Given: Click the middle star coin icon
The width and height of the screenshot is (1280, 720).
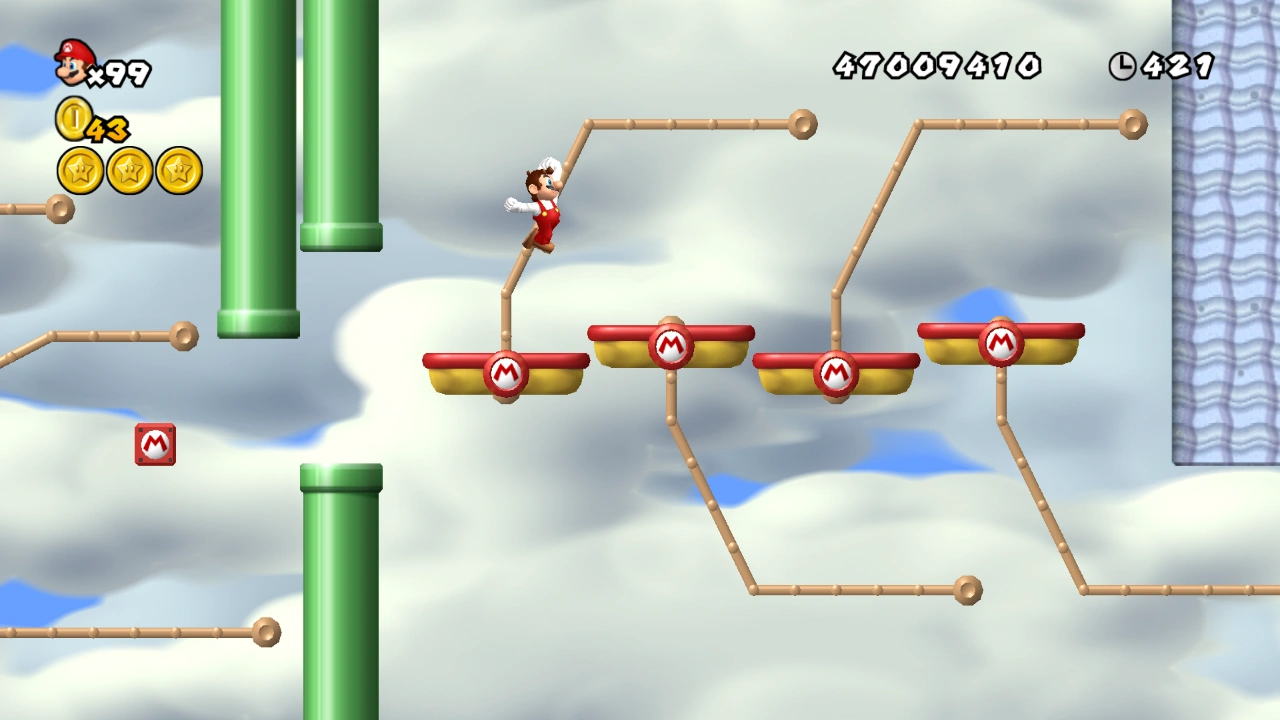Looking at the screenshot, I should [129, 170].
